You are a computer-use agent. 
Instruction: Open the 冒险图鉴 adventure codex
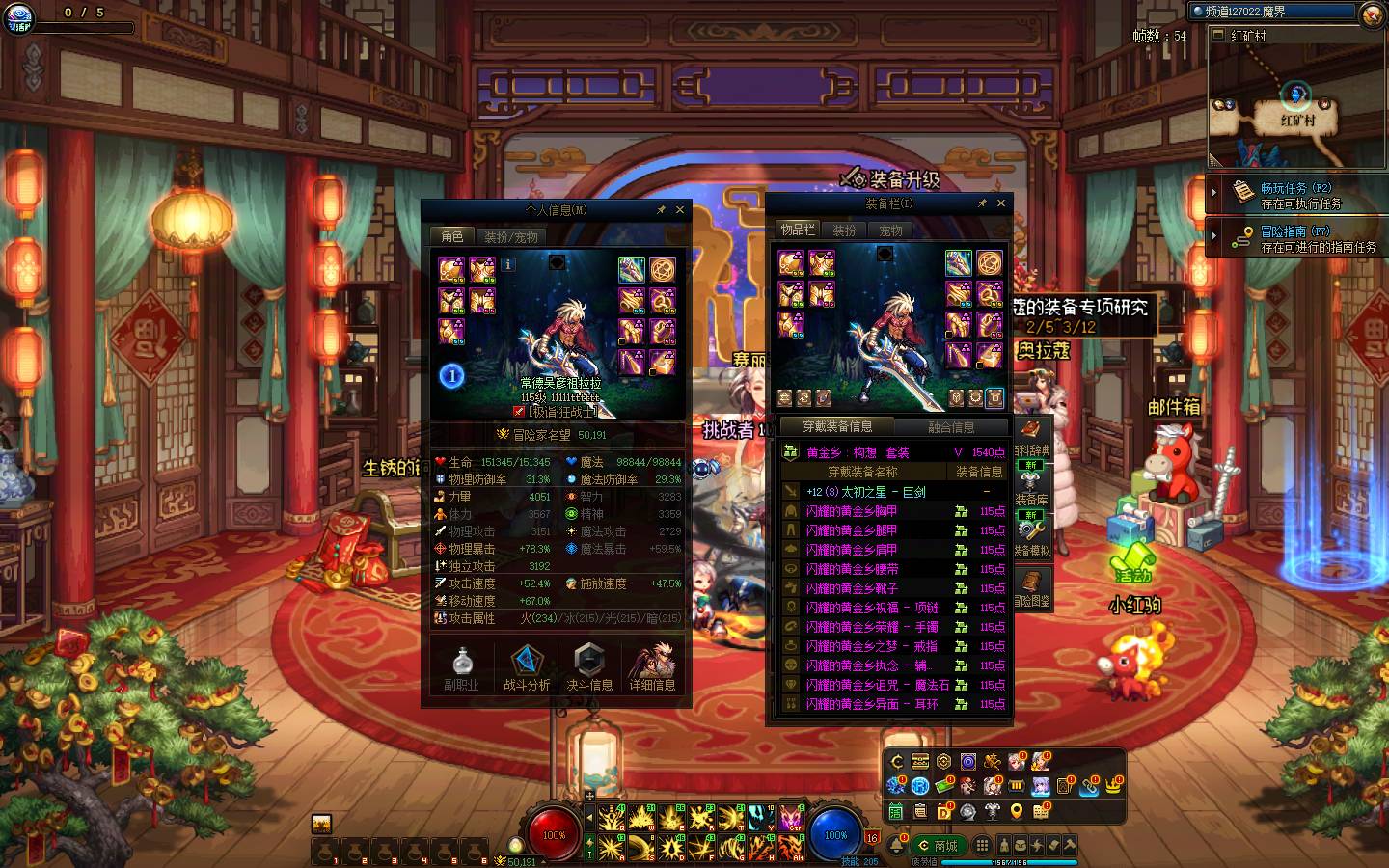tap(1031, 587)
